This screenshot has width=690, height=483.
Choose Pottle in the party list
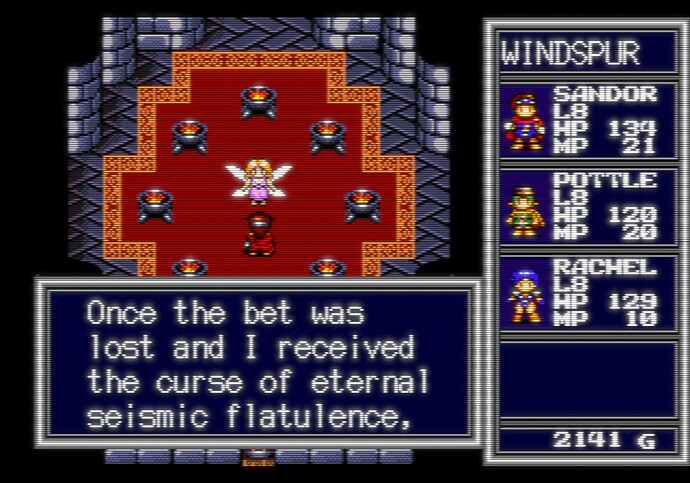coord(580,207)
